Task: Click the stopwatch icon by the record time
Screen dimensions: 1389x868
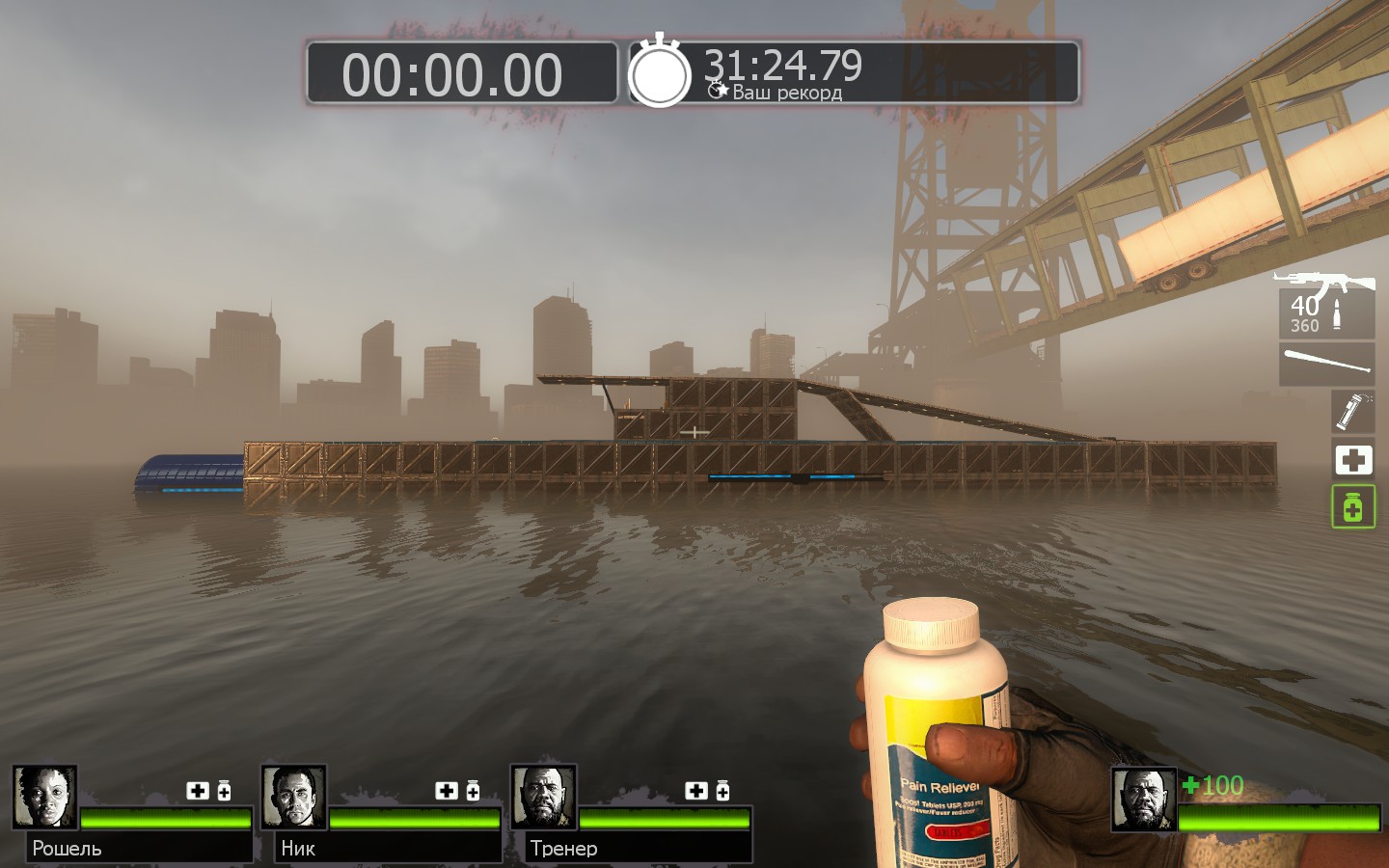Action: point(660,72)
